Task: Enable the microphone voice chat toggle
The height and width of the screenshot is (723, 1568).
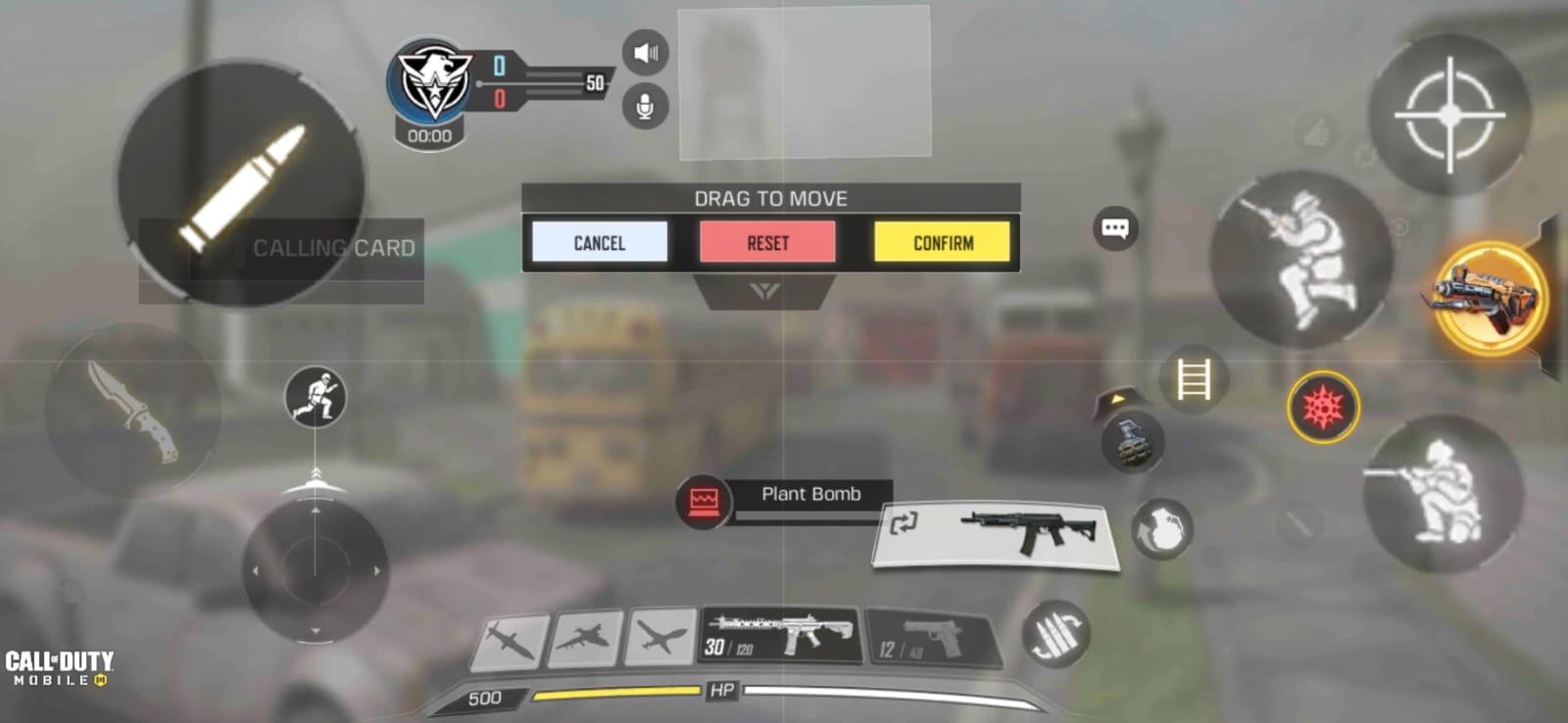Action: 646,107
